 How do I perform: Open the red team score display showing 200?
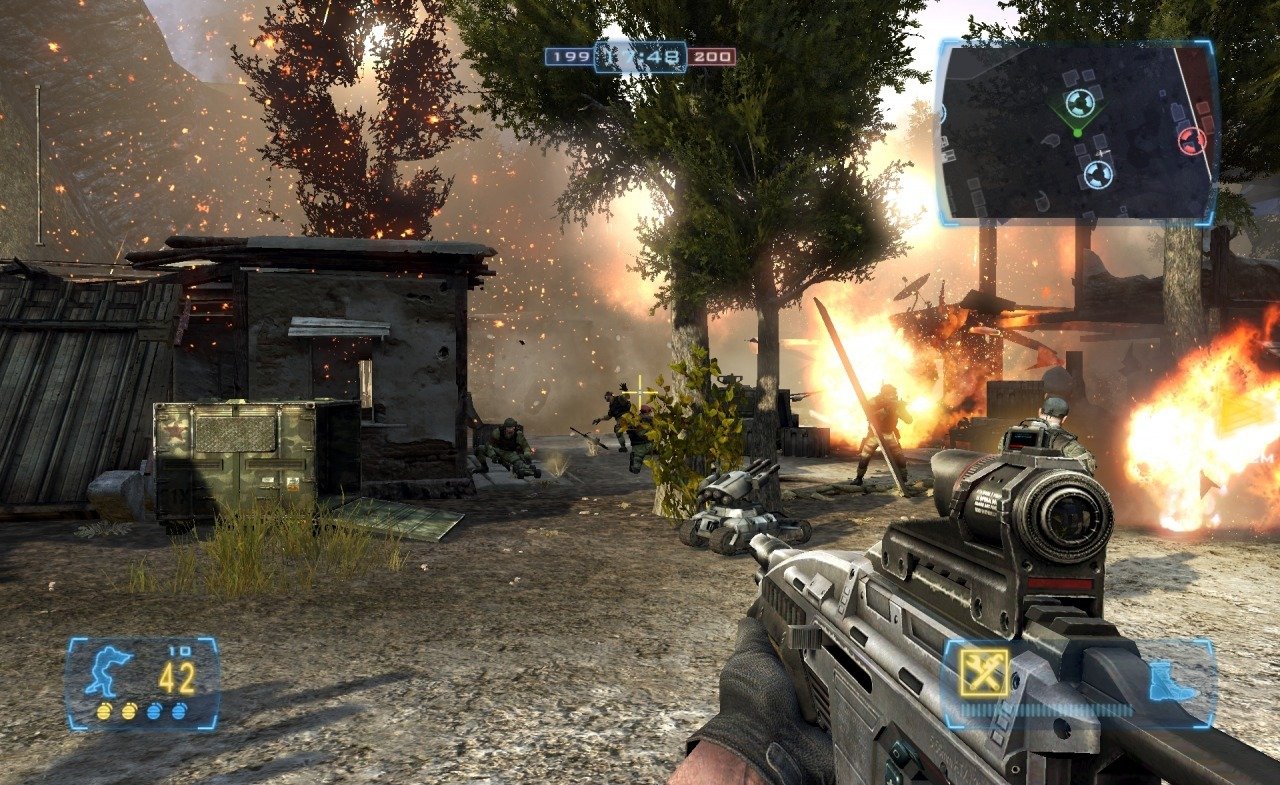click(x=710, y=58)
